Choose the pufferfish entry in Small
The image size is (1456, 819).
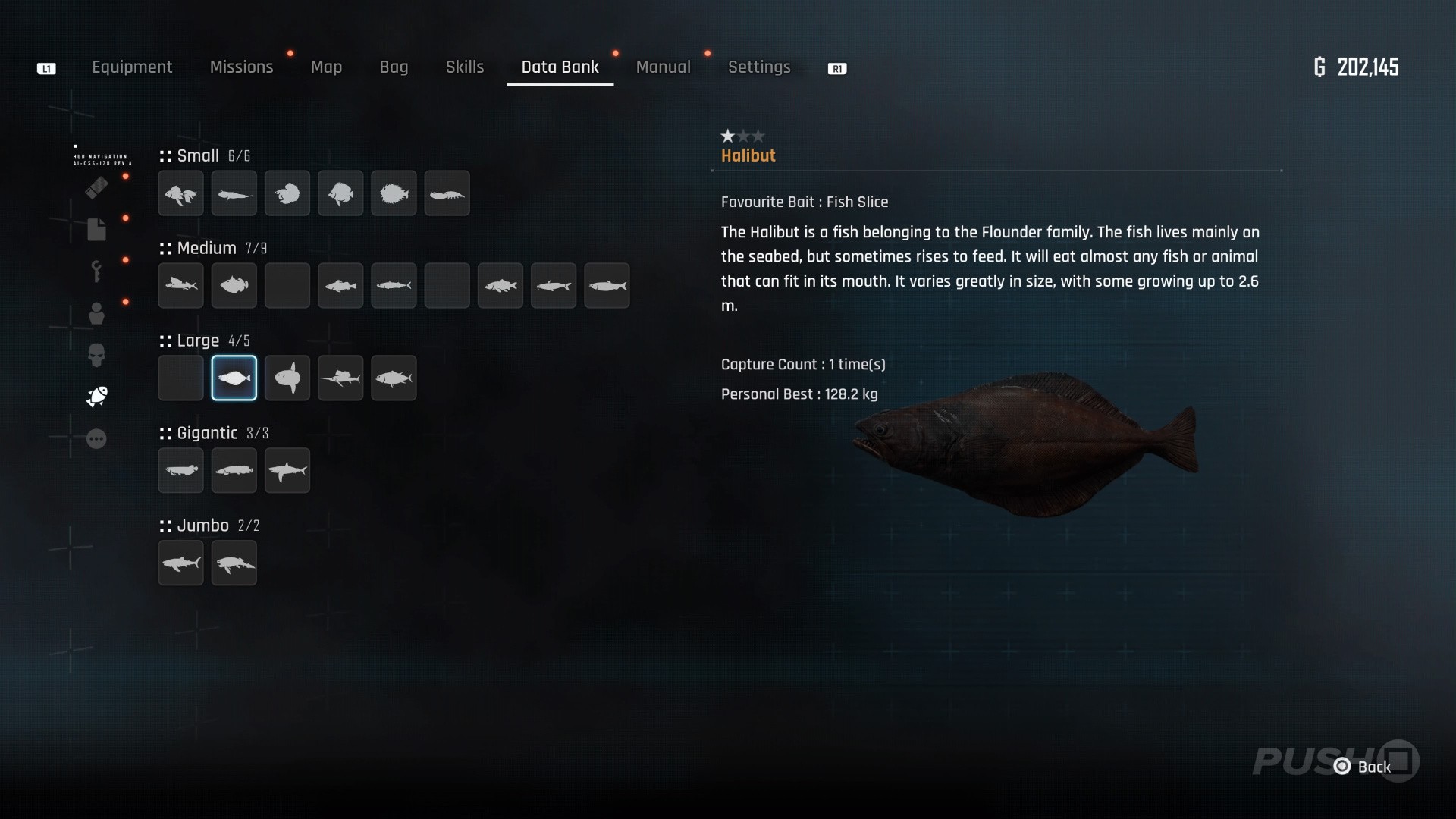point(394,193)
